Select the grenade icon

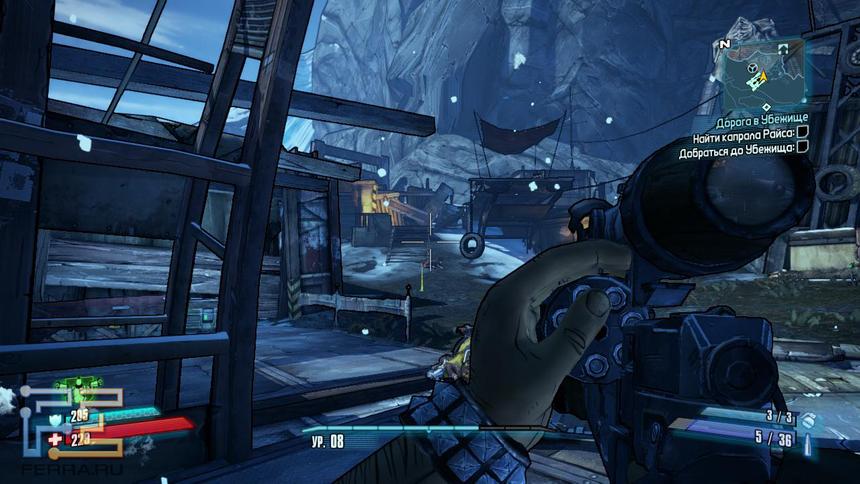pyautogui.click(x=809, y=421)
